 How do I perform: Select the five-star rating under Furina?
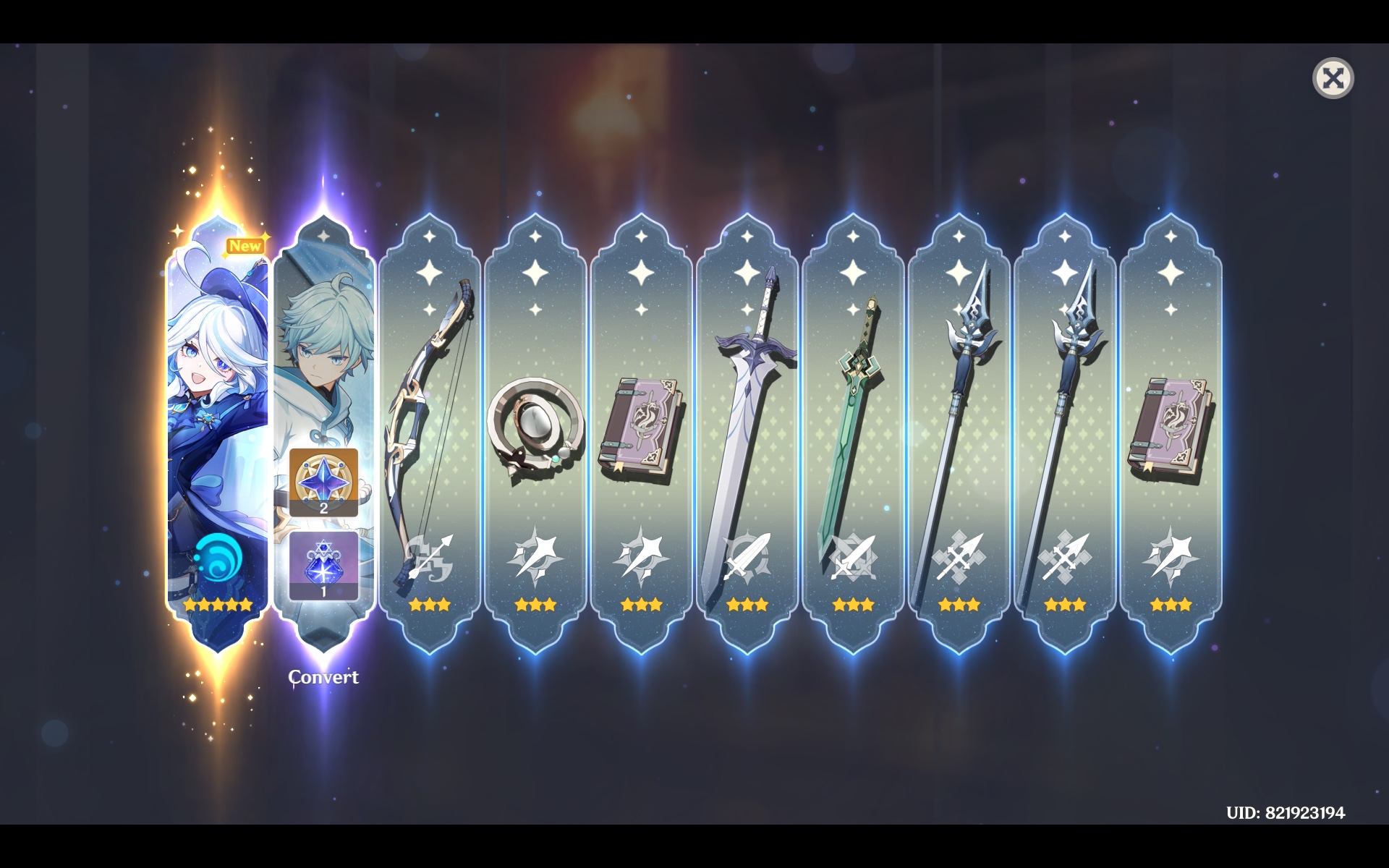[217, 605]
